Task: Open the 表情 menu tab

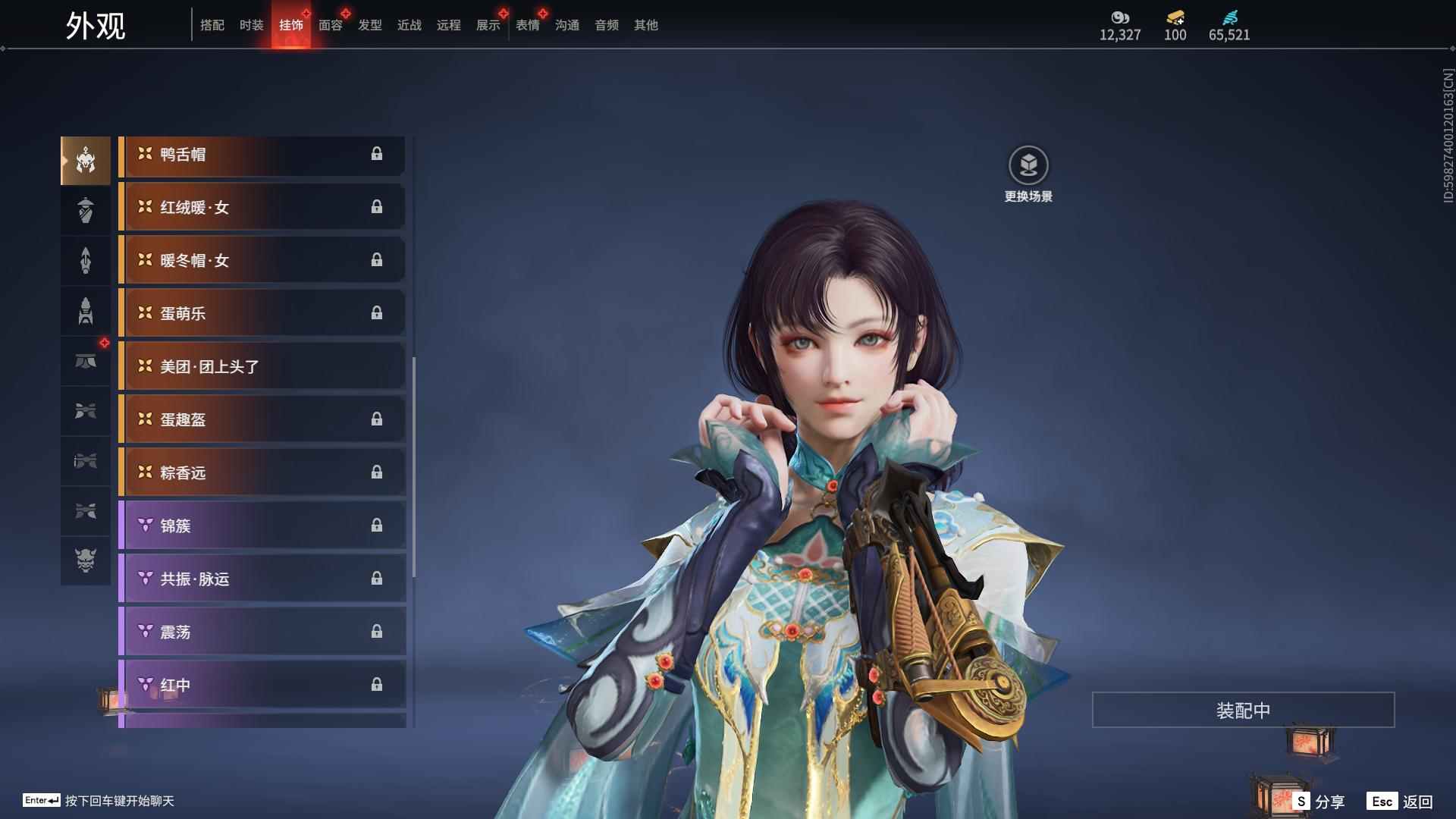Action: click(527, 25)
